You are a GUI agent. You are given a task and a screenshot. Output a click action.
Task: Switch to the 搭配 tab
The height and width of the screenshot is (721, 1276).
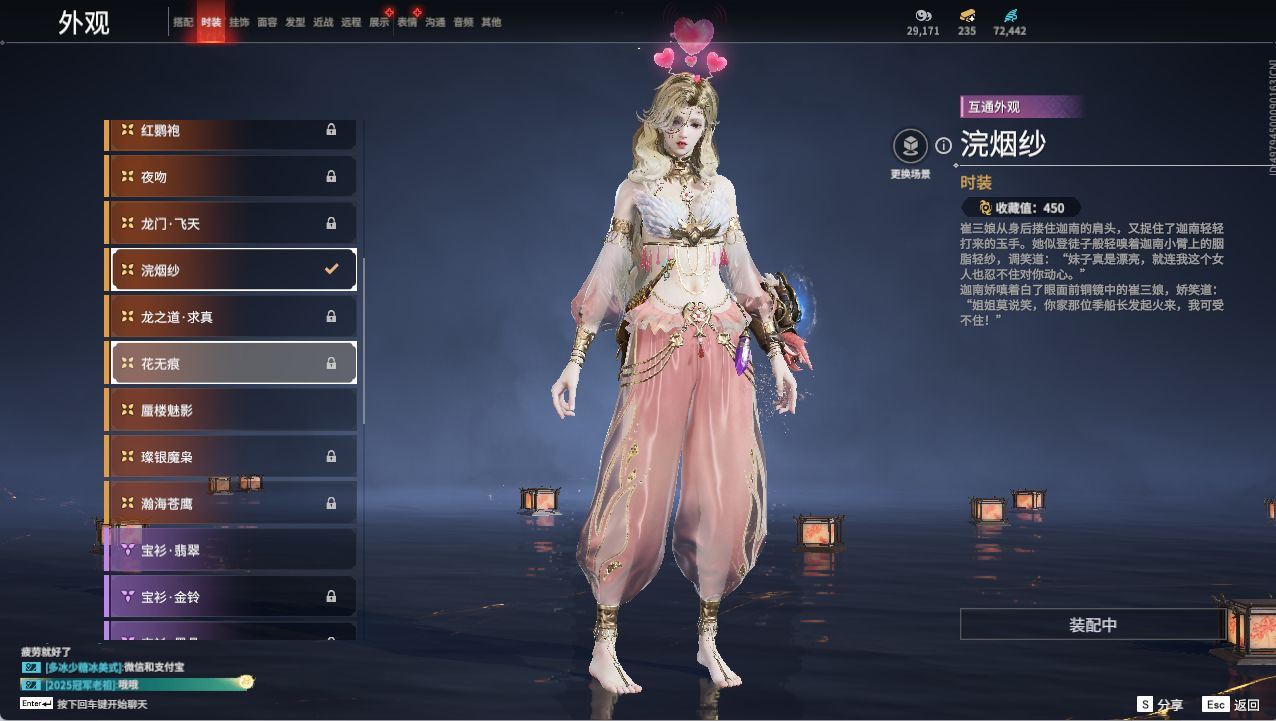[x=182, y=22]
